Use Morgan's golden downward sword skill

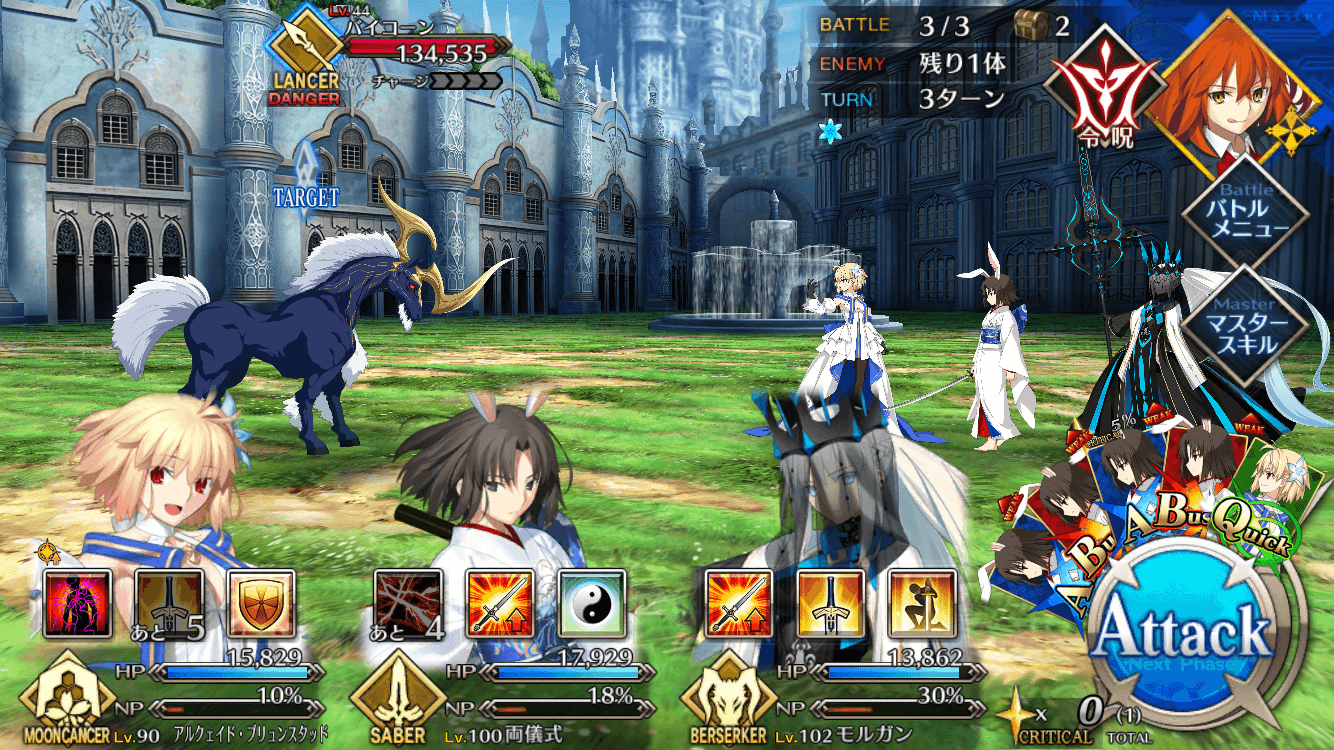pos(831,604)
